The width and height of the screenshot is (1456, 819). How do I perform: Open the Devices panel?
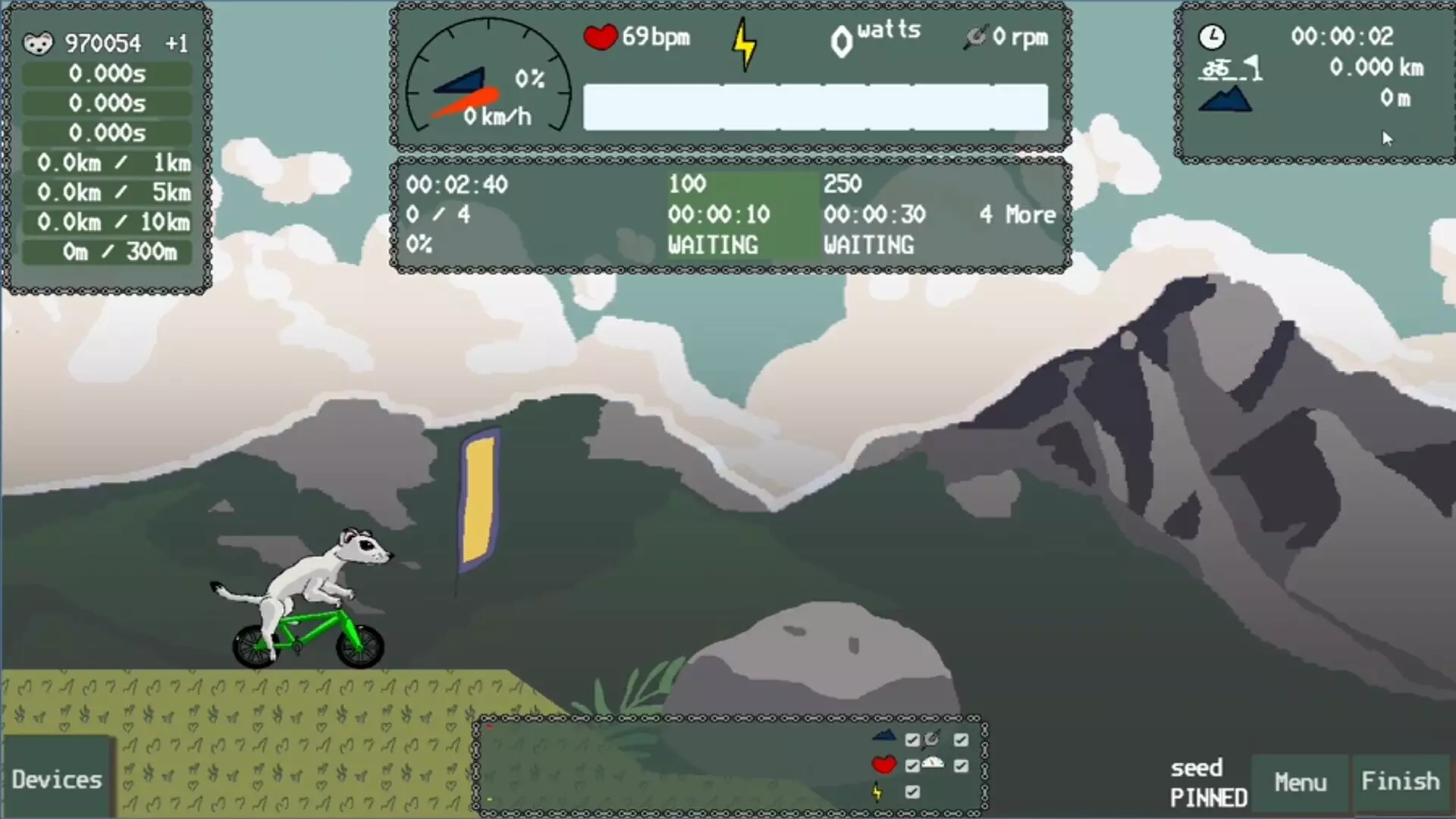56,779
